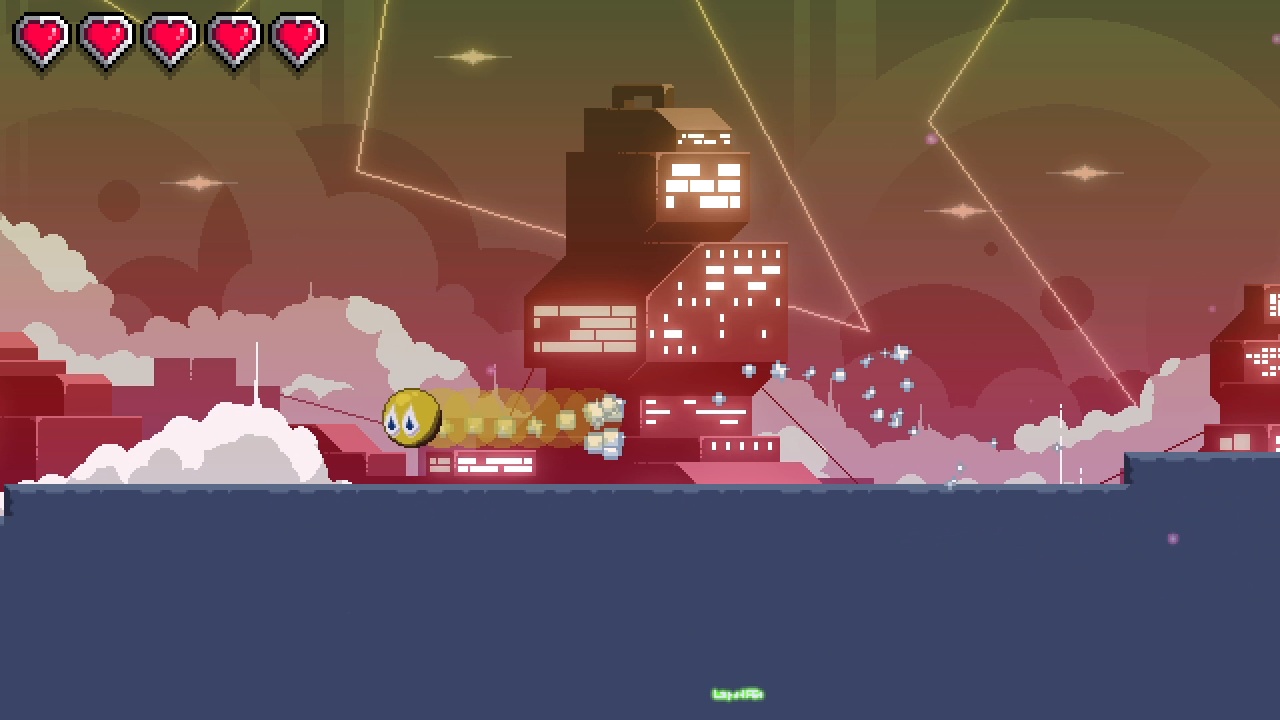Click the crate blocks near the character's trail
Image resolution: width=1280 pixels, height=720 pixels.
[x=605, y=425]
